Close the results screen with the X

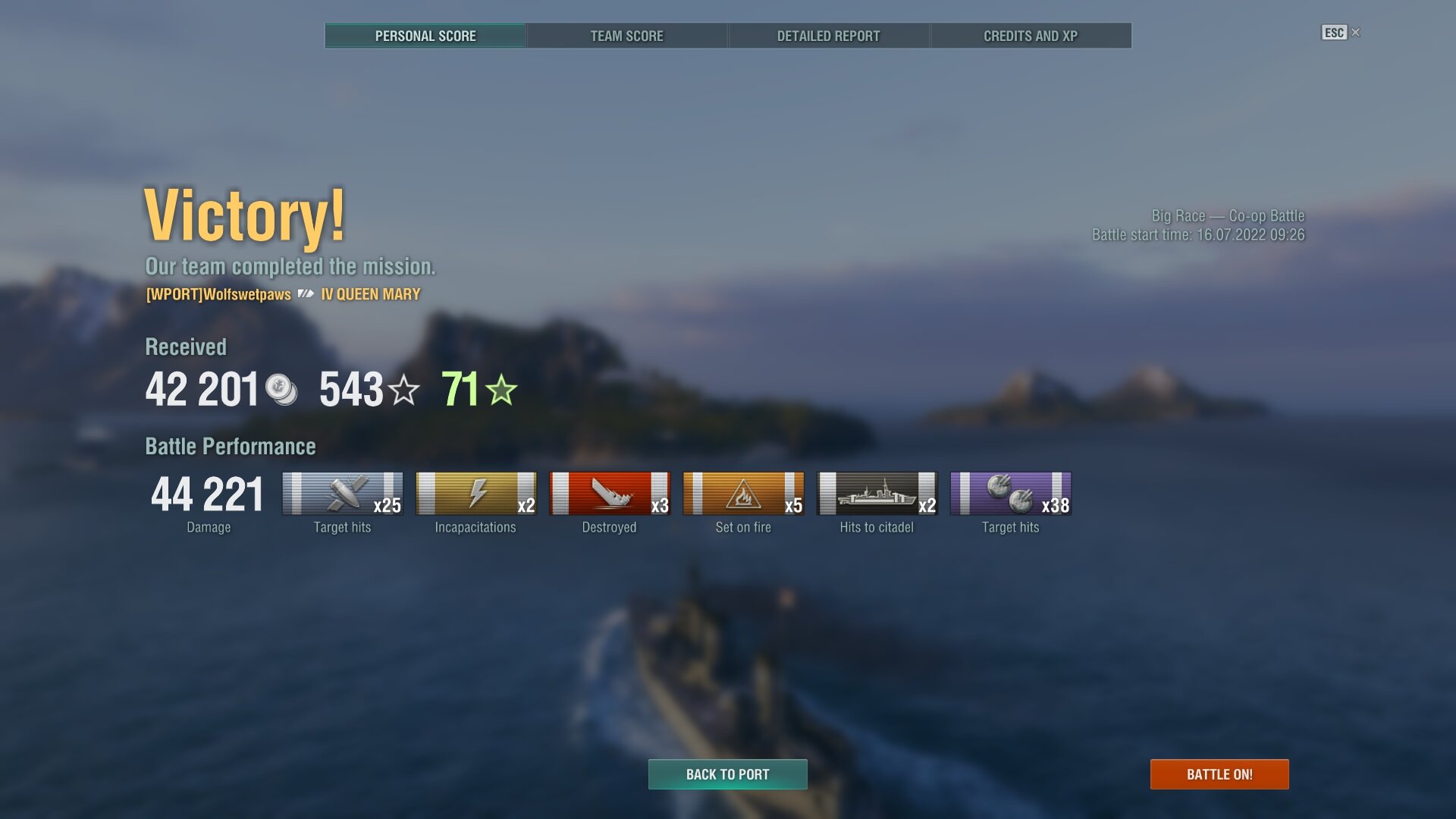(x=1356, y=33)
